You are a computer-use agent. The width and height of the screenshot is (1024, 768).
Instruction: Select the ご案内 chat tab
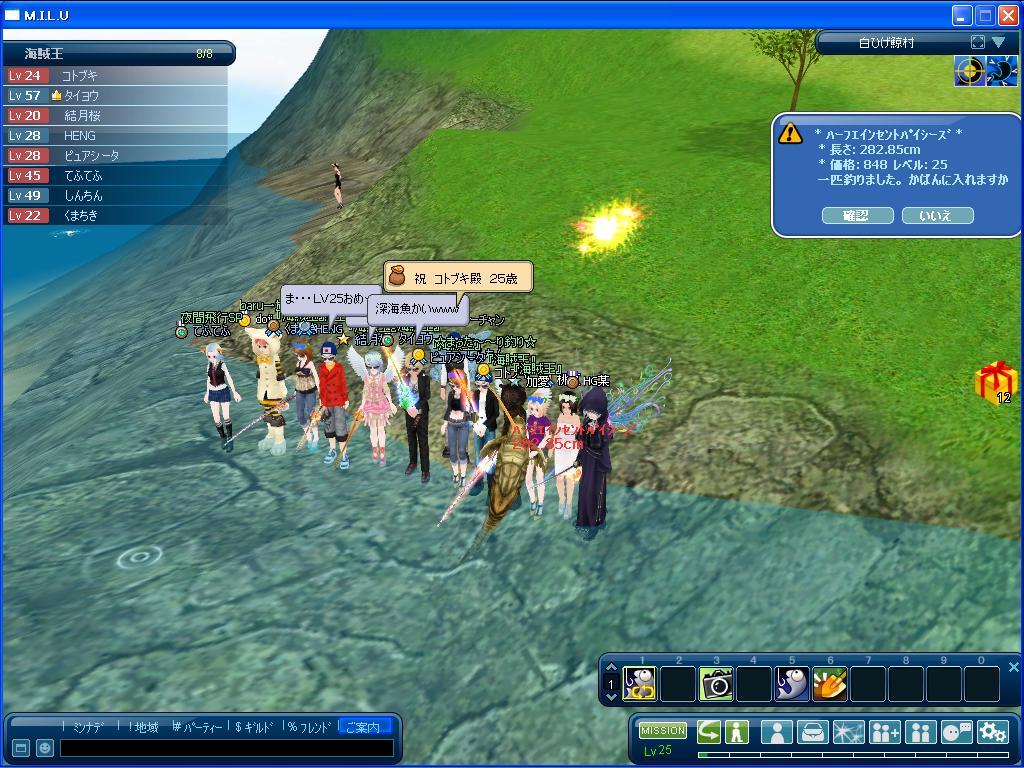(x=362, y=727)
